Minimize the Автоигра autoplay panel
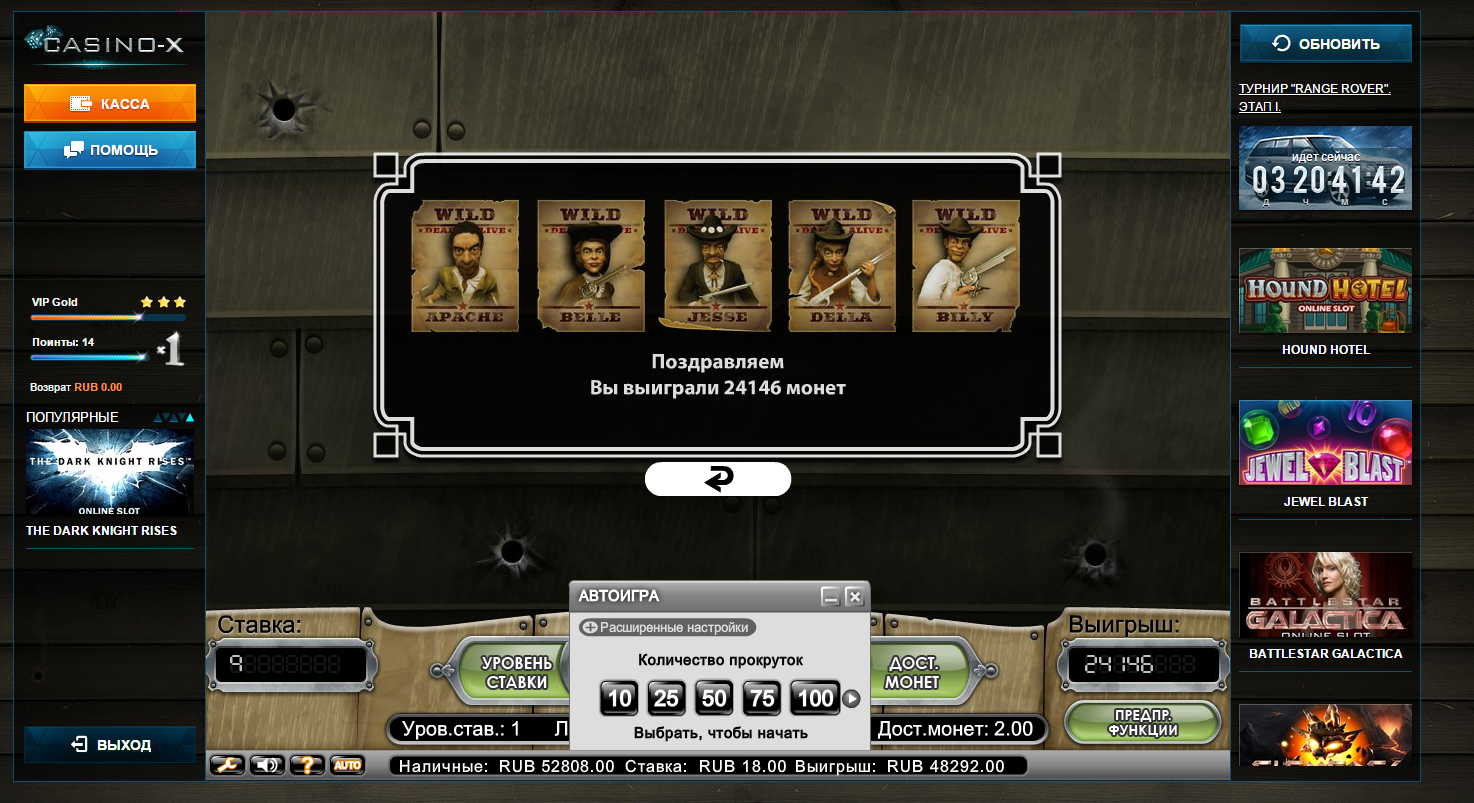This screenshot has height=803, width=1474. (830, 597)
